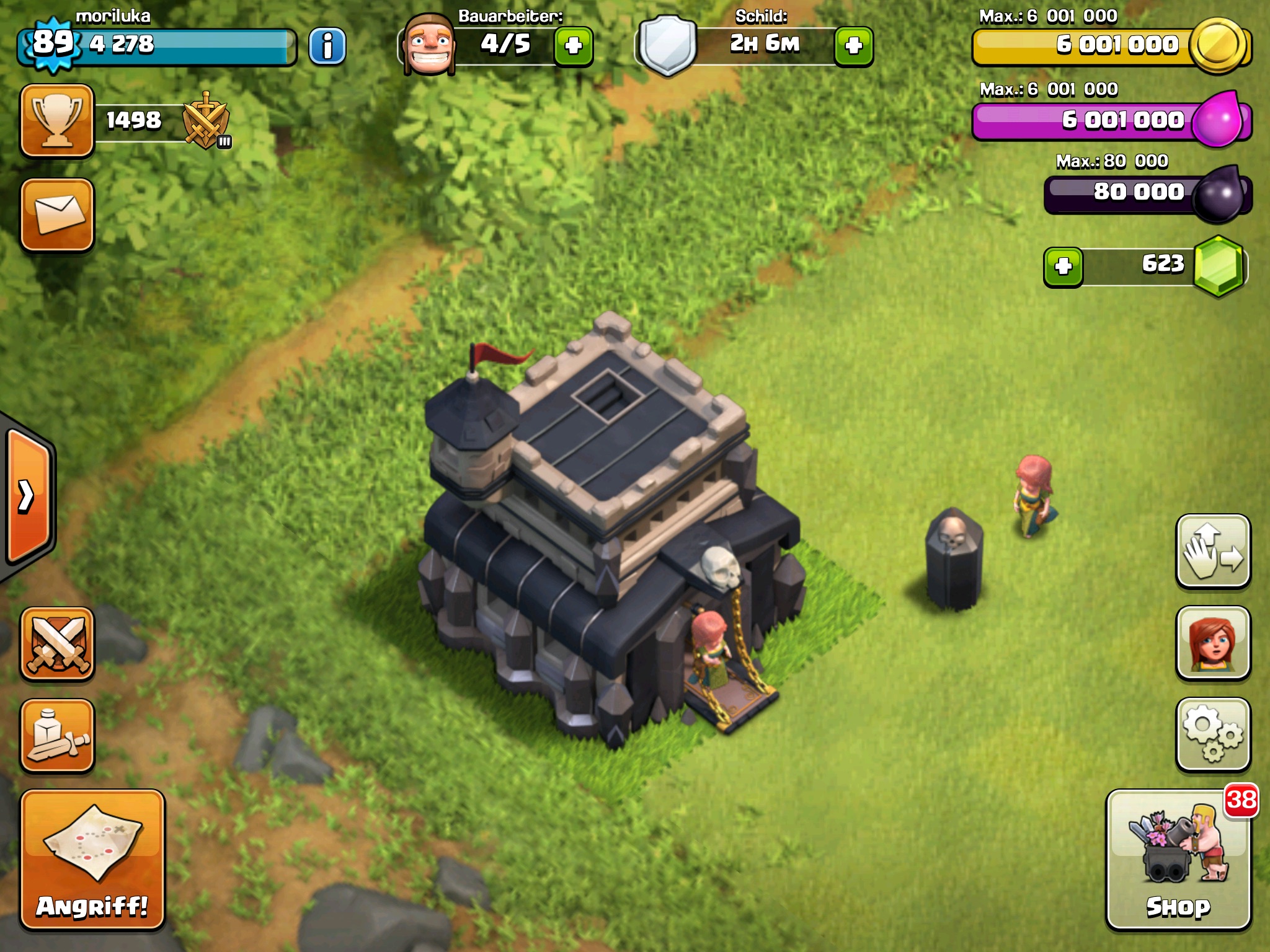Open the settings gears button
Screen dimensions: 1270x952
click(1213, 734)
